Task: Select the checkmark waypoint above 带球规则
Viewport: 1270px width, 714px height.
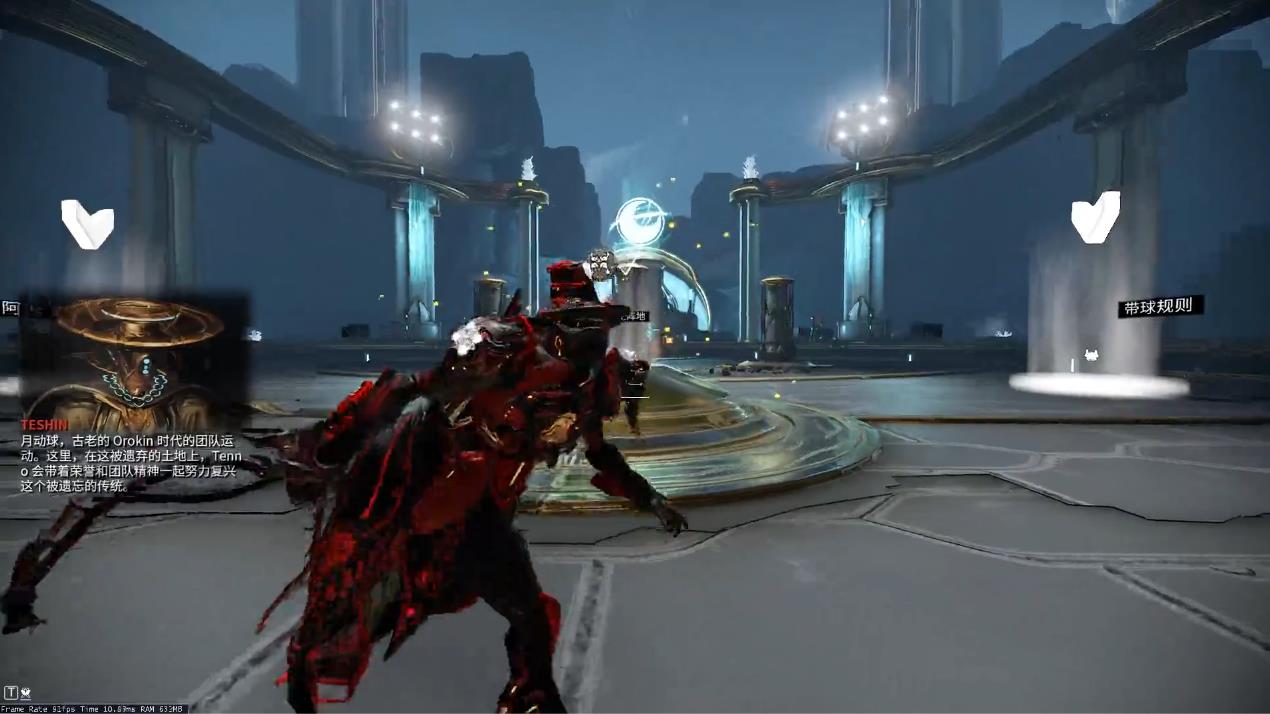Action: point(1095,218)
